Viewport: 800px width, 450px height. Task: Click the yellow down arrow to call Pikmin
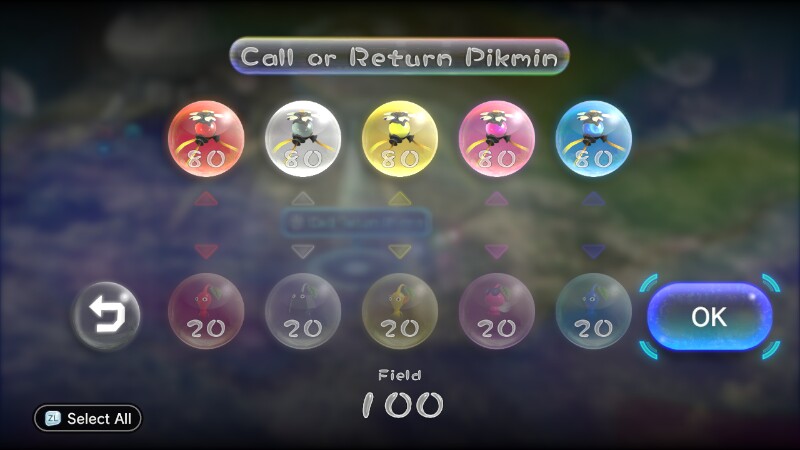(400, 251)
